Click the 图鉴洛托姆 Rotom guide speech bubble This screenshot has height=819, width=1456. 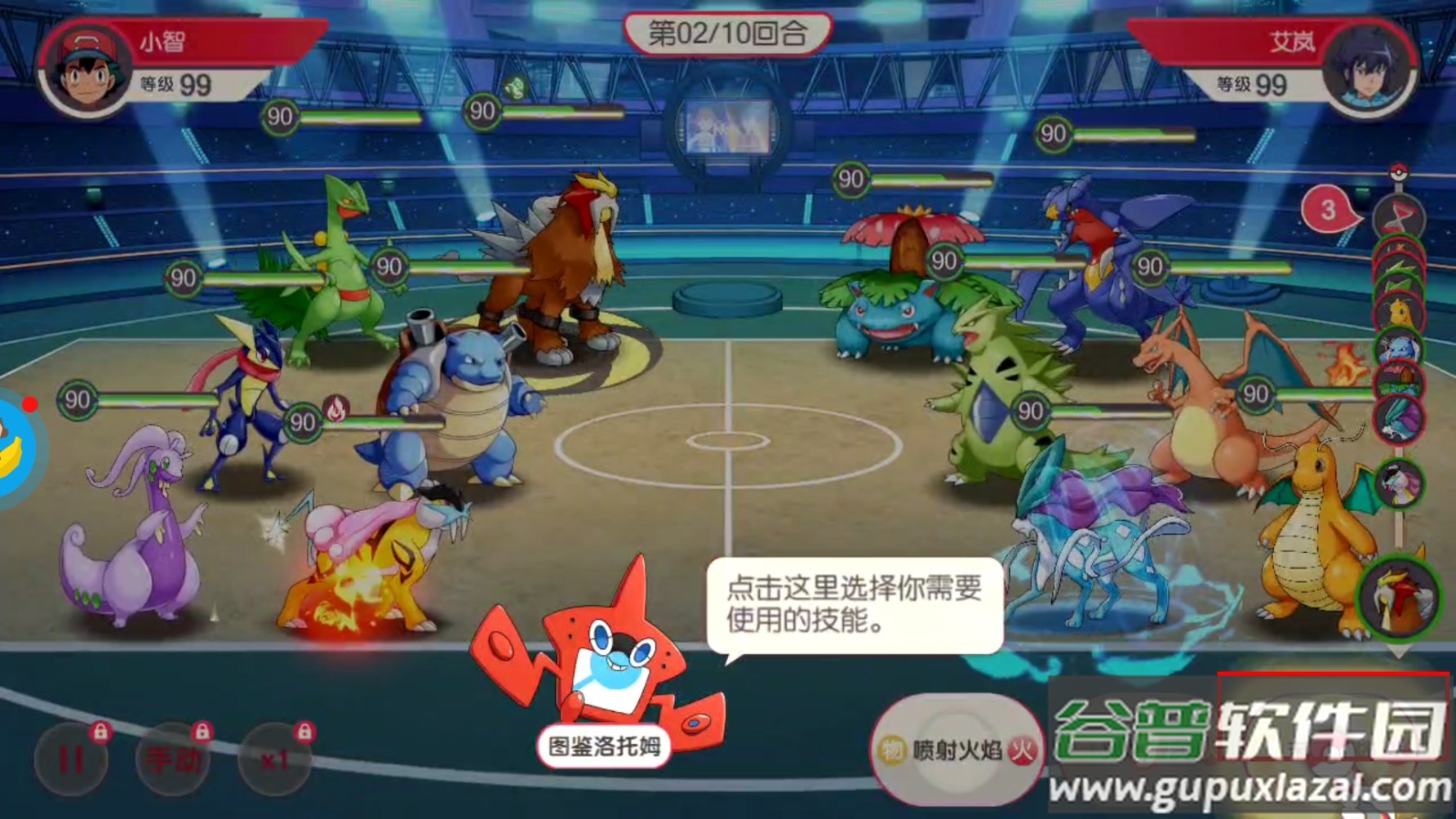[x=855, y=605]
